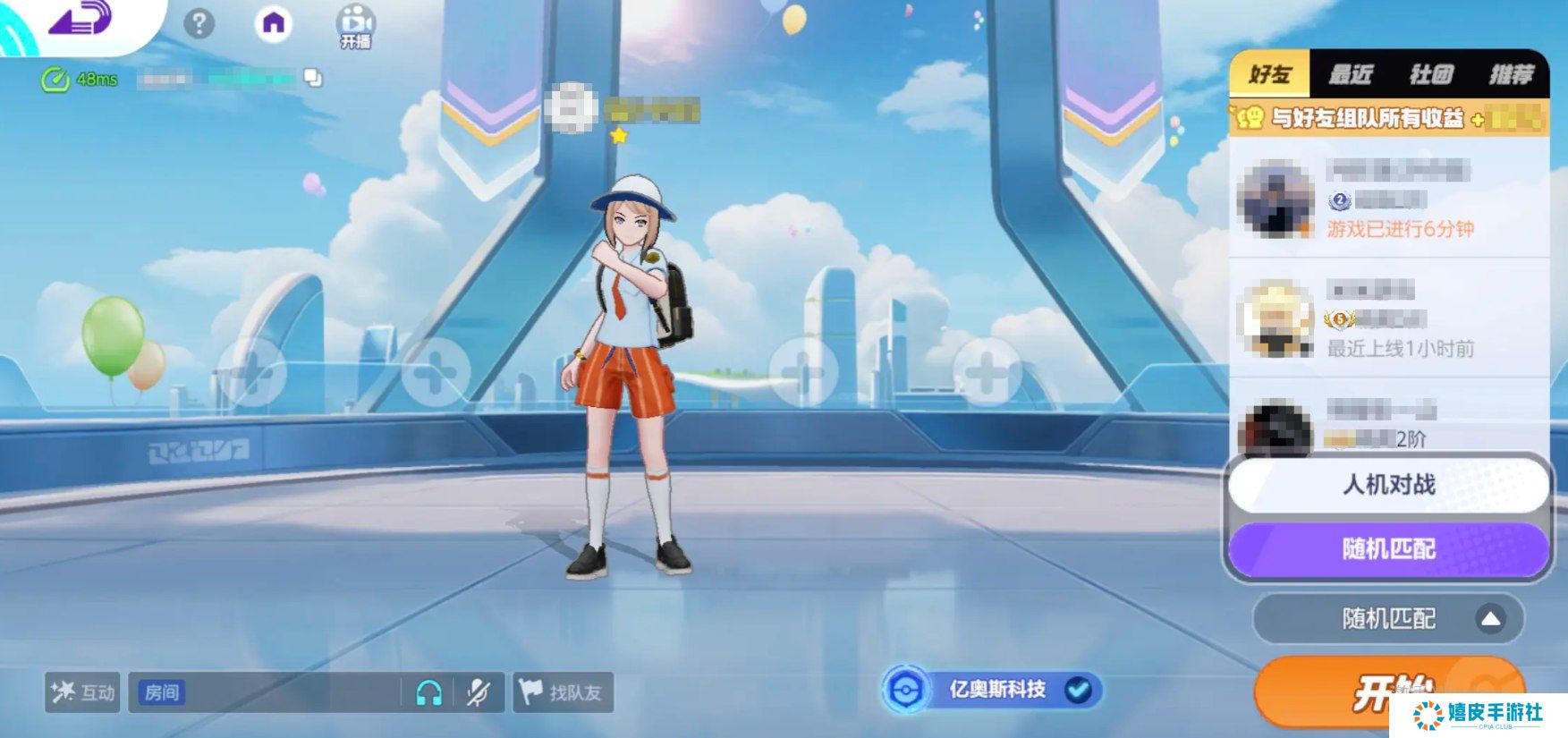This screenshot has height=738, width=1568.
Task: Open the question mark help icon
Action: 199,23
